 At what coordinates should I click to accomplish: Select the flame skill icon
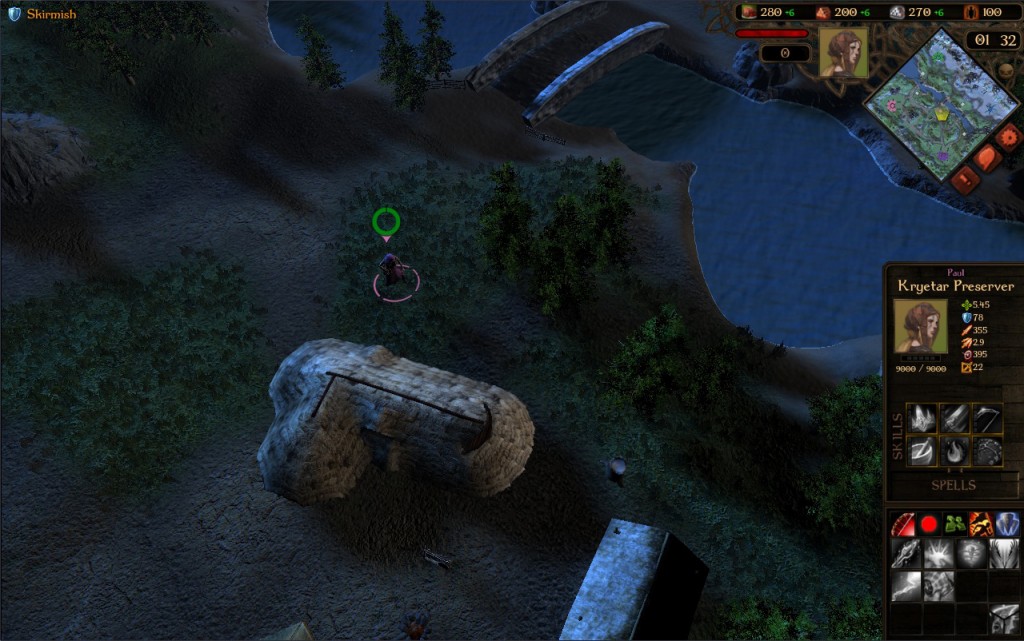[x=955, y=450]
